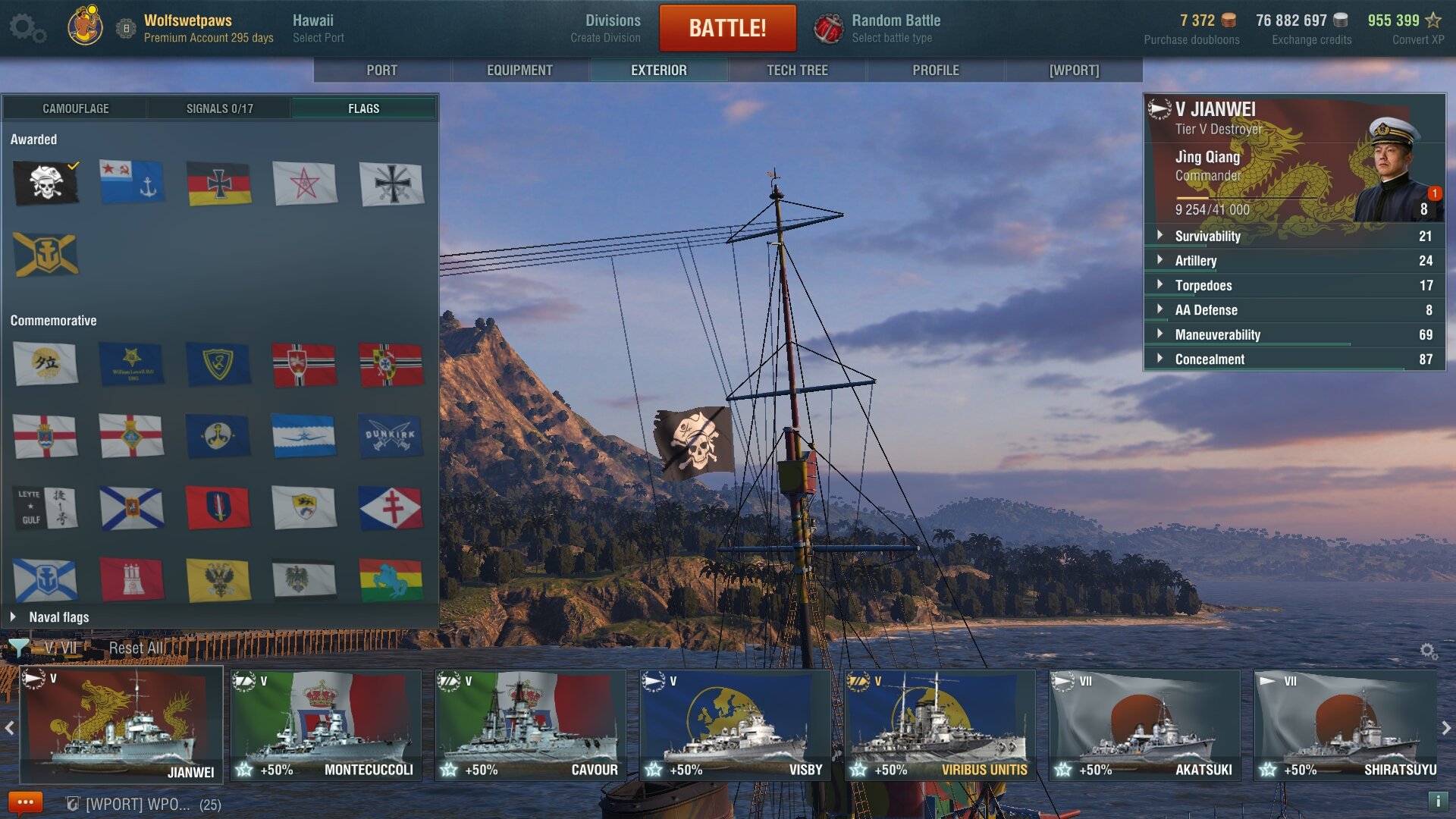Choose the Viribus Unitis ship card
This screenshot has width=1456, height=819.
tap(940, 724)
